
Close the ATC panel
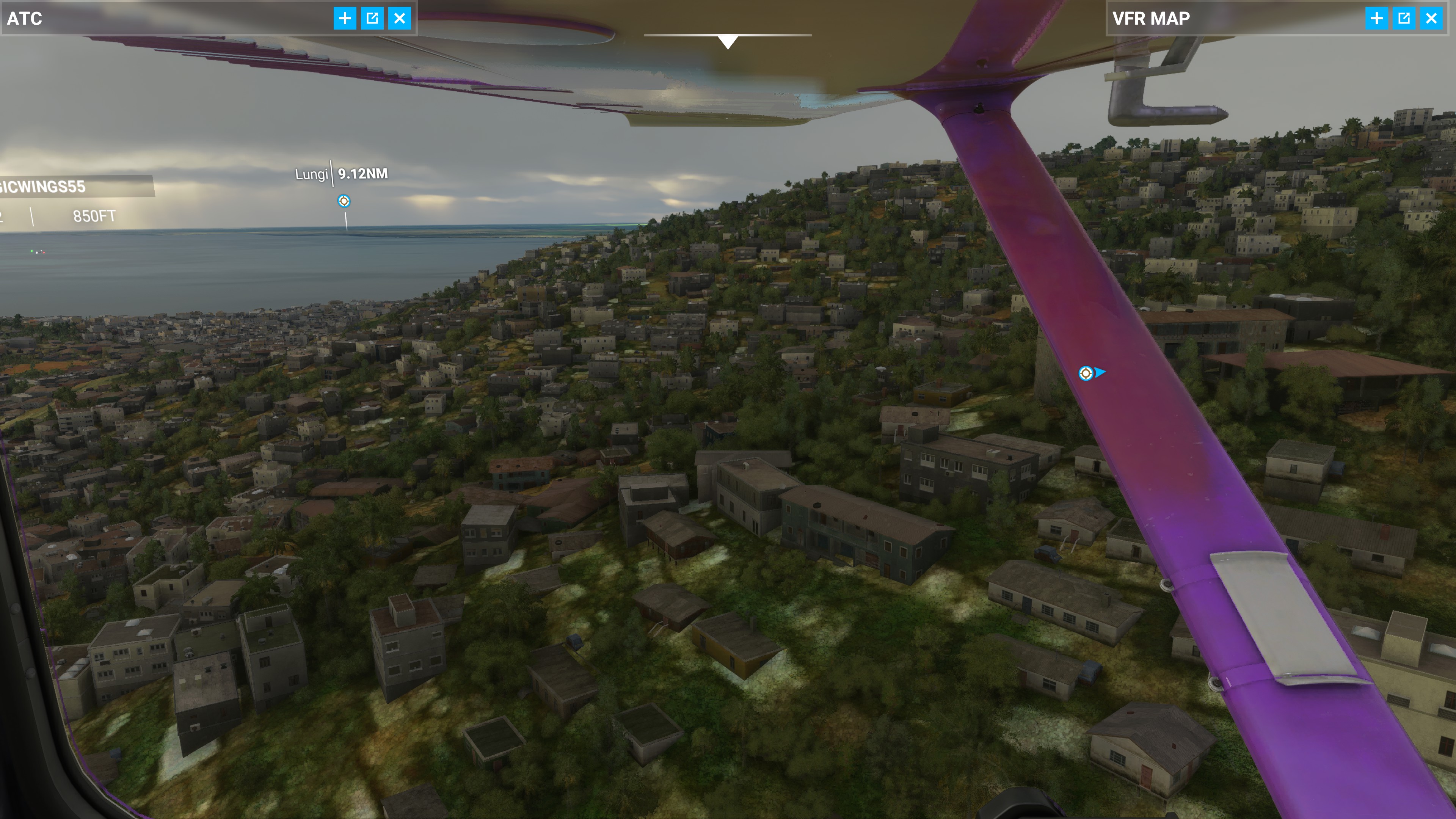400,18
